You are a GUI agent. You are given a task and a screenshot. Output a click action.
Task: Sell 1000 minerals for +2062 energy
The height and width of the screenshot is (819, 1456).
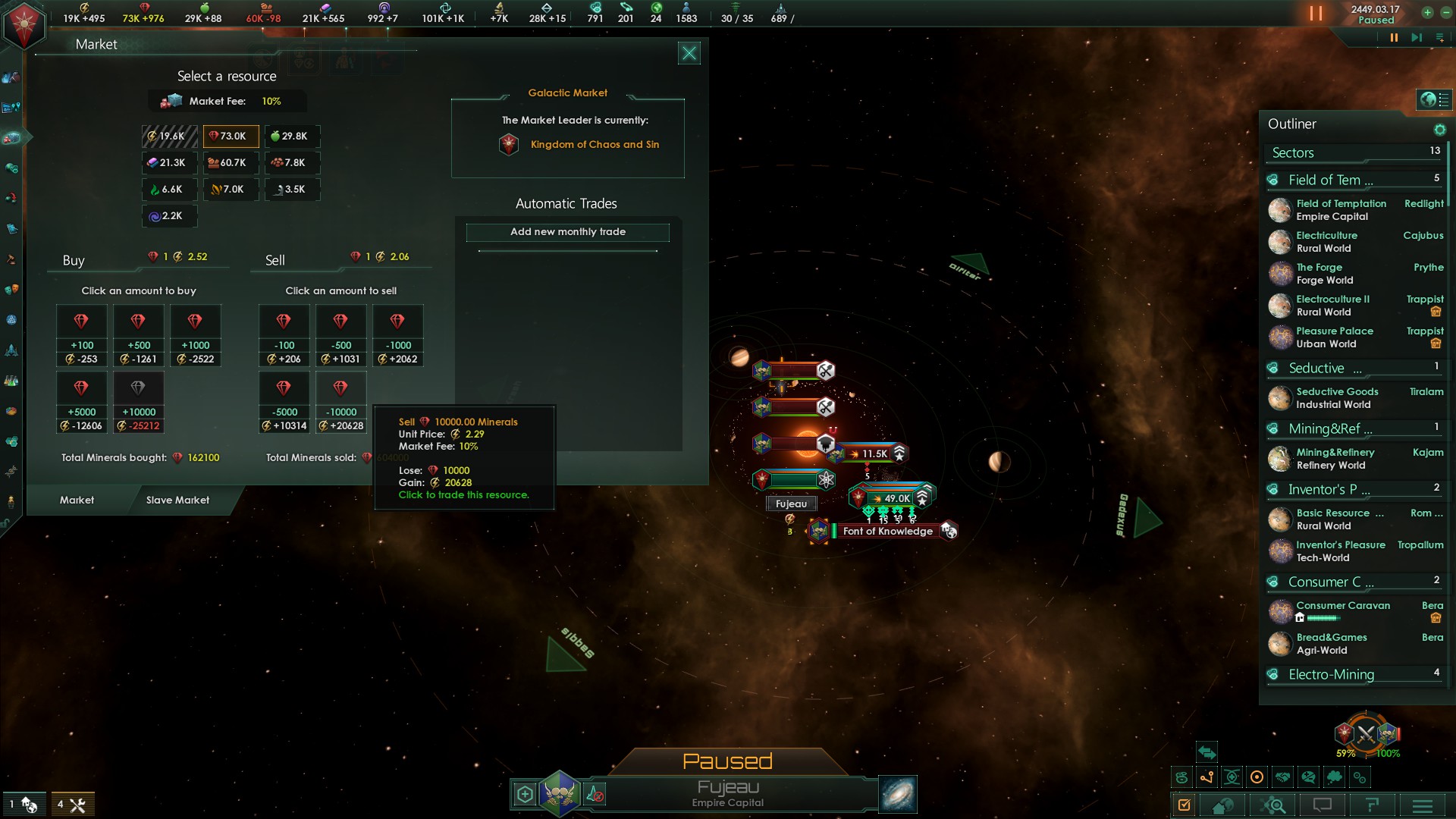click(397, 335)
